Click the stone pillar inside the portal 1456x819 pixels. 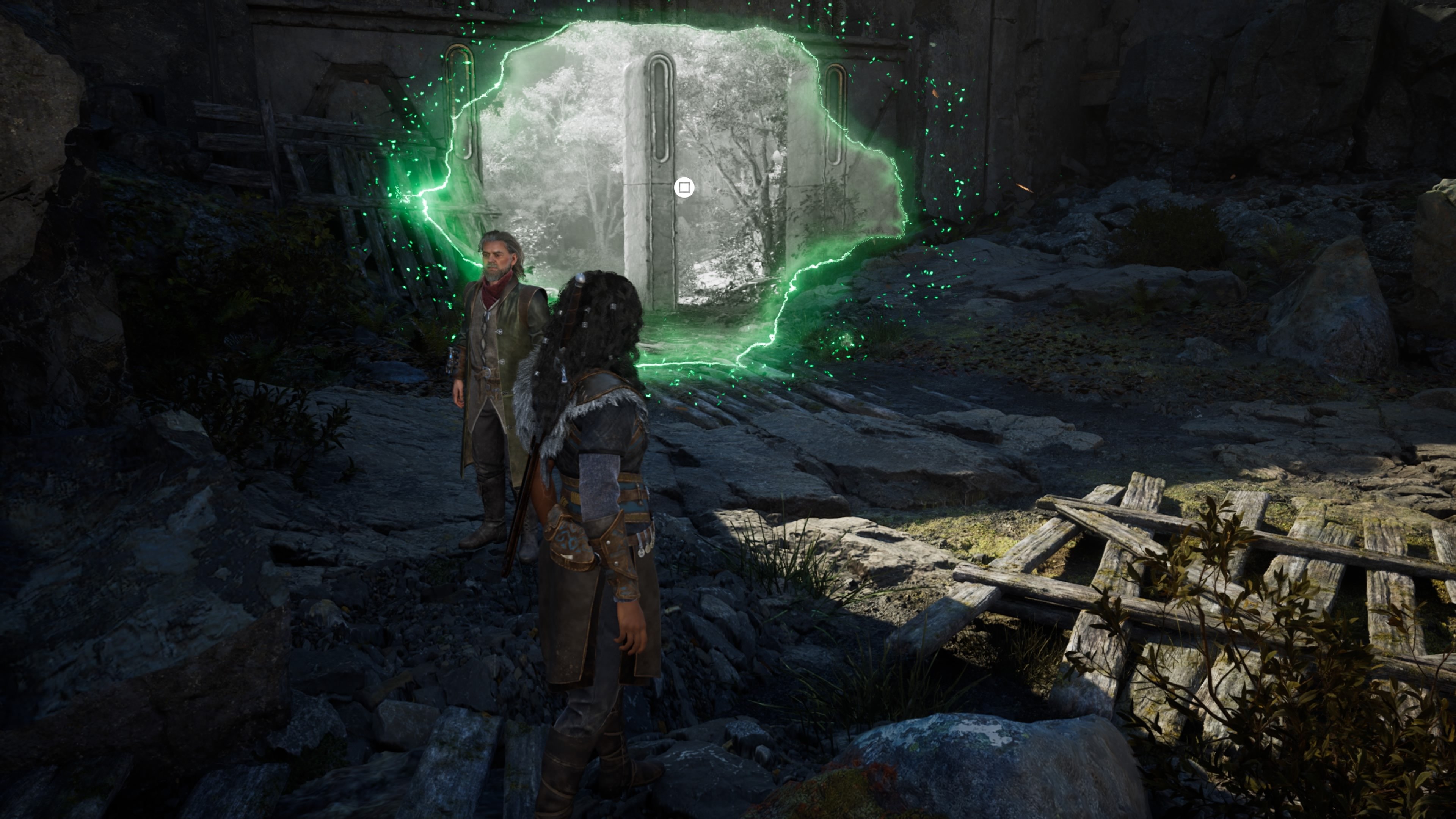point(656,169)
